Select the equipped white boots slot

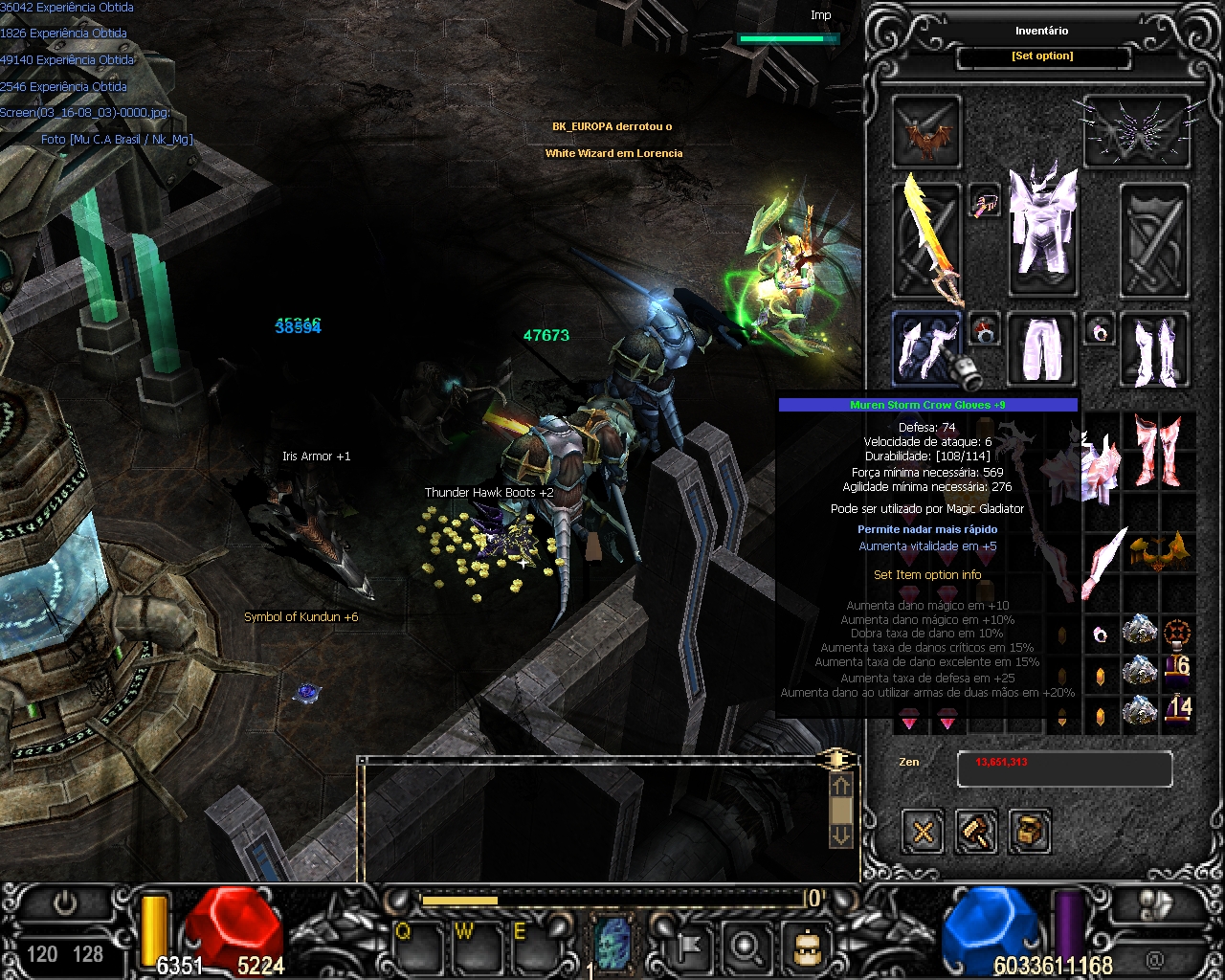pos(1153,348)
